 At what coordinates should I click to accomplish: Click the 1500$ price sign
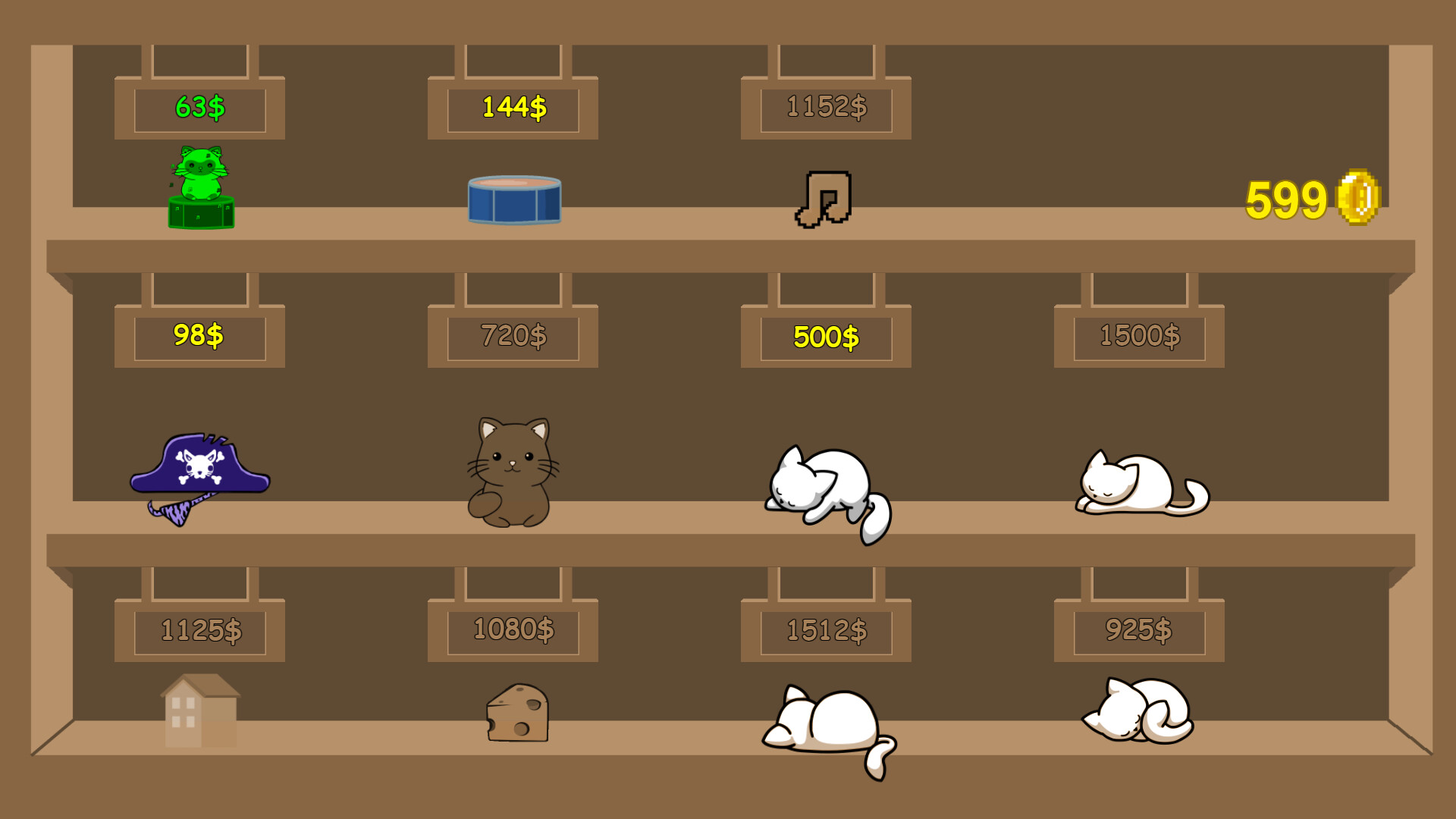click(1137, 334)
